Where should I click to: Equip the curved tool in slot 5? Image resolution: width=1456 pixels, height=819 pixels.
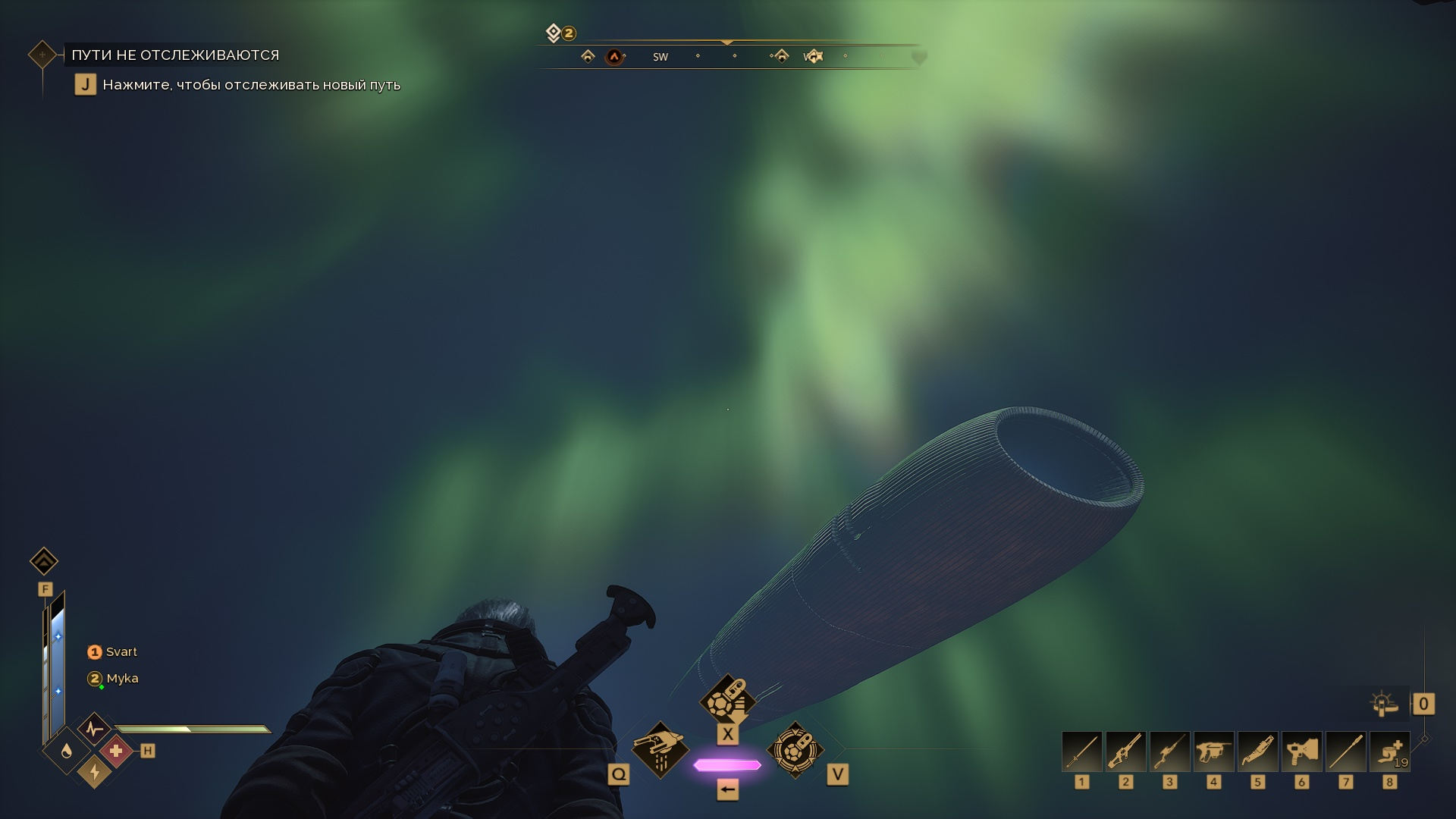pyautogui.click(x=1257, y=752)
